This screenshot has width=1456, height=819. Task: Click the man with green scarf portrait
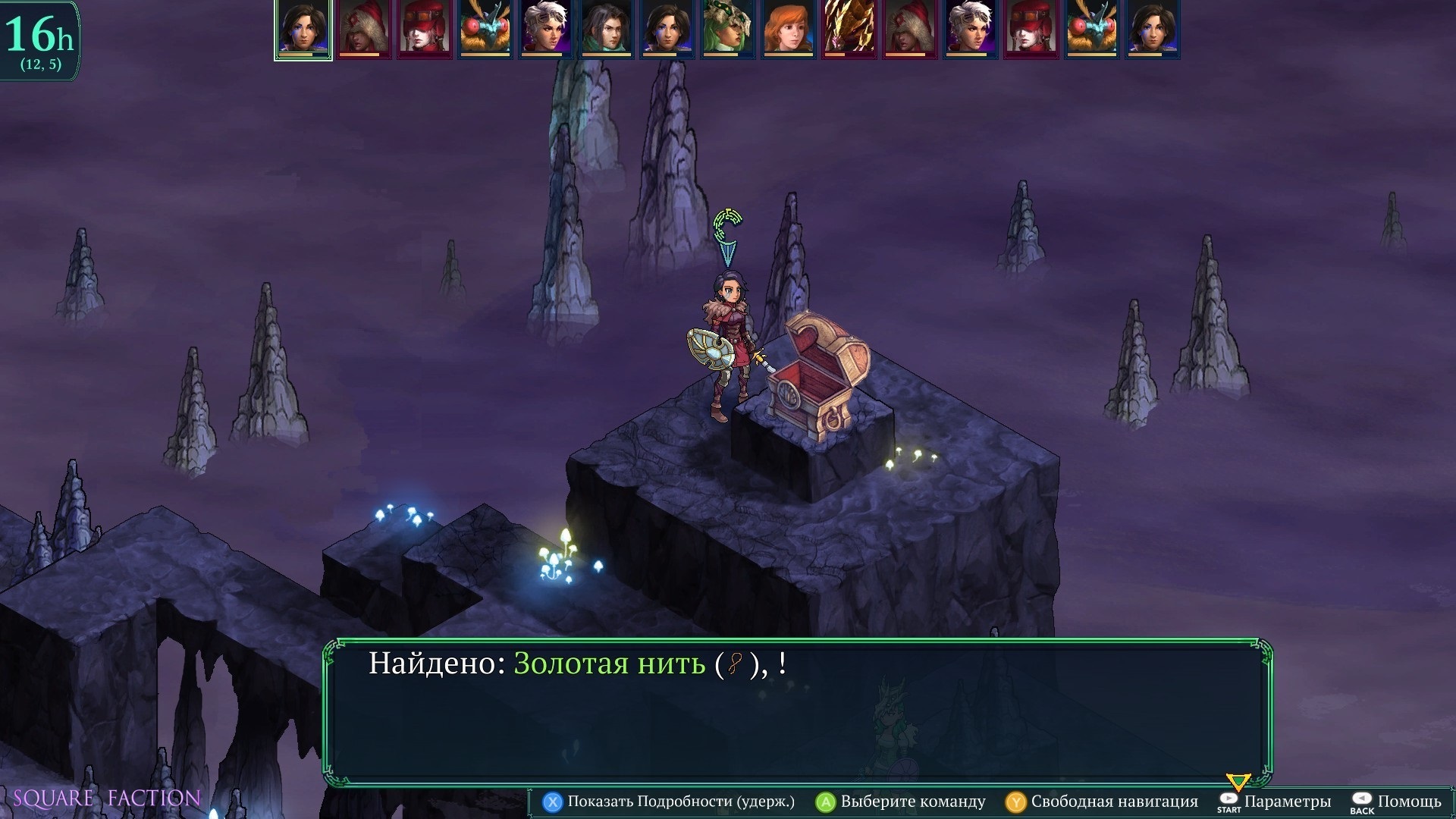[x=606, y=30]
